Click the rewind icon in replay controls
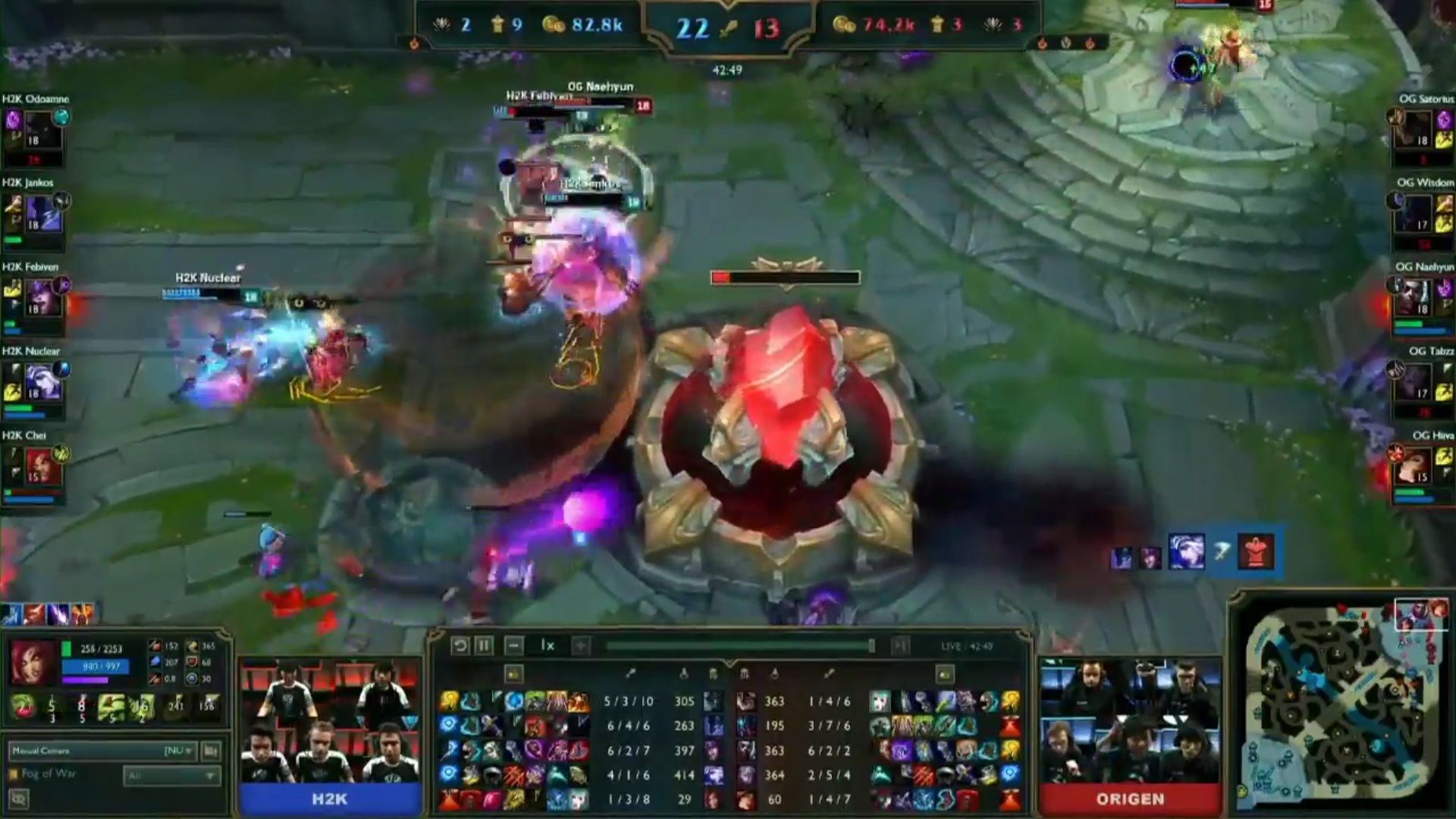 tap(460, 645)
